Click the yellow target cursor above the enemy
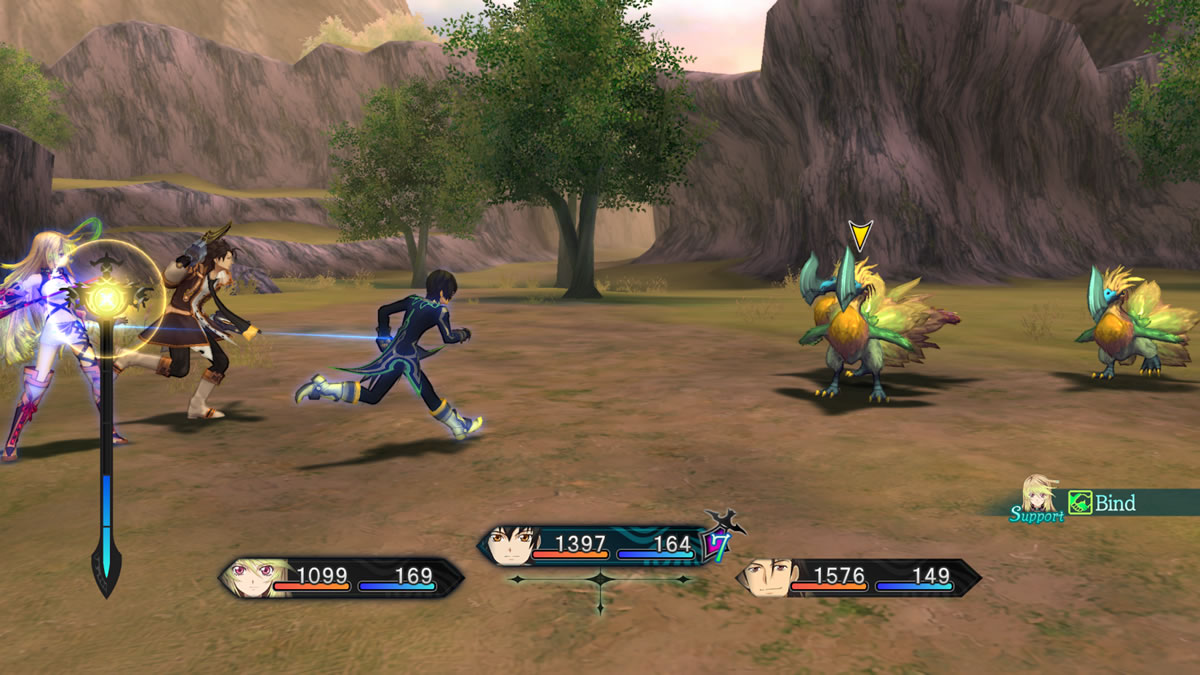The height and width of the screenshot is (675, 1200). coord(859,235)
